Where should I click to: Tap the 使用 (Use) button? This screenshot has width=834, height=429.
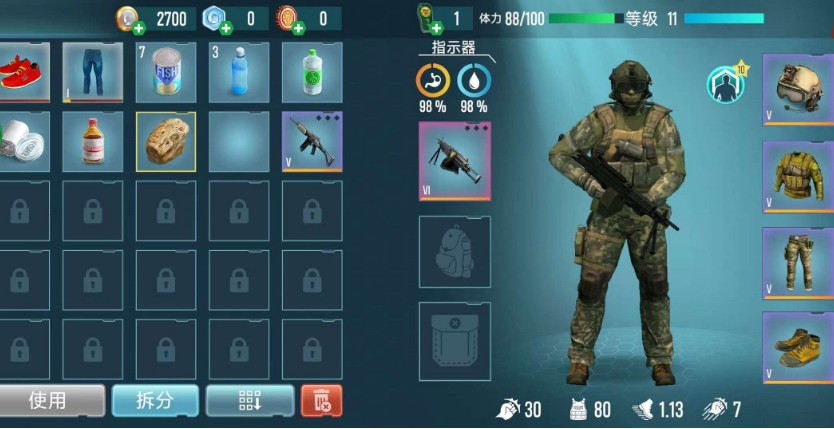[x=50, y=401]
